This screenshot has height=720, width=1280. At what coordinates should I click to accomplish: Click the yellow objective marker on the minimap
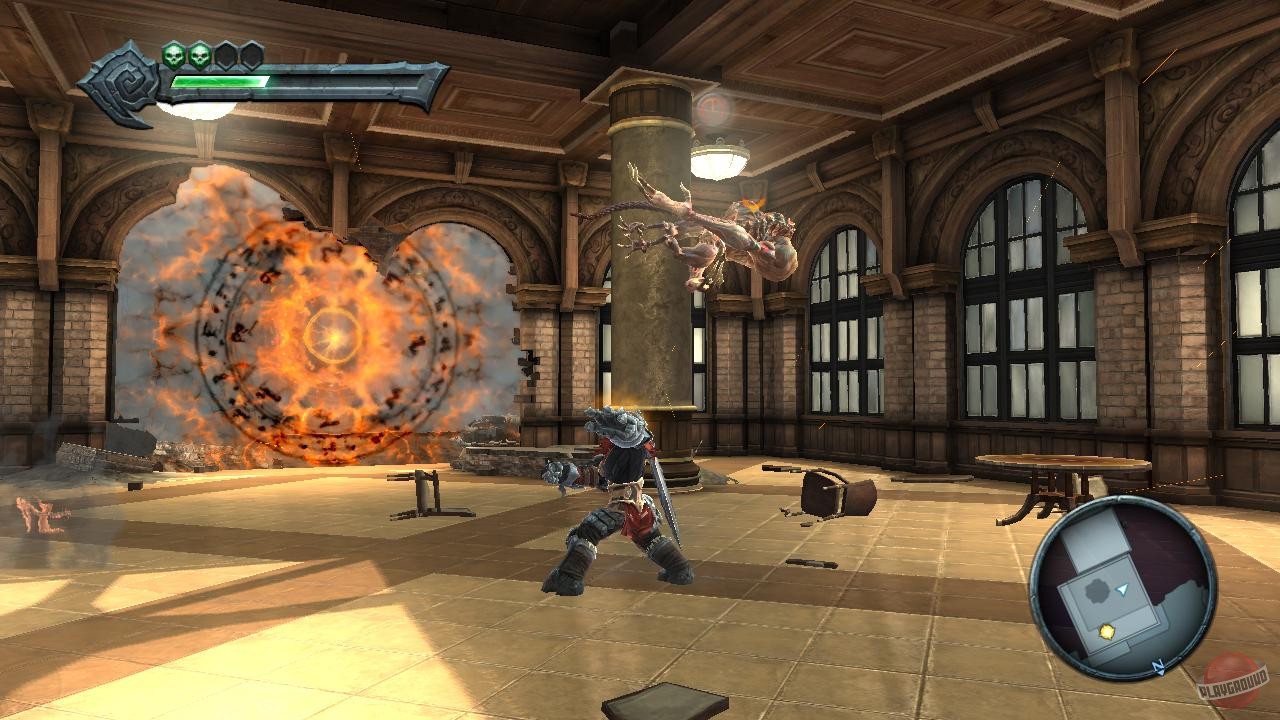tap(1106, 631)
